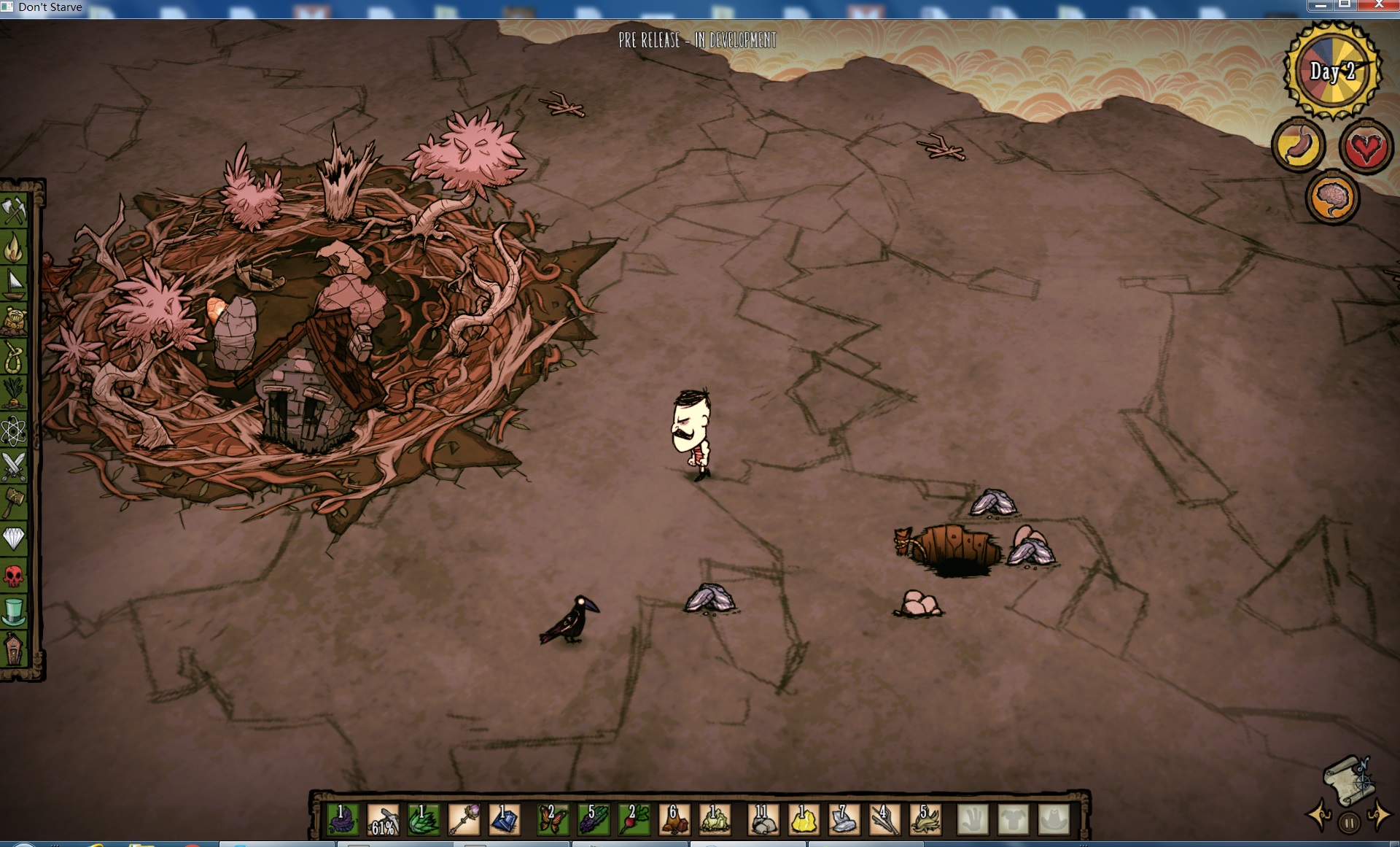Pause the game with the pause button
Screen dimensions: 1400x847
(1349, 824)
